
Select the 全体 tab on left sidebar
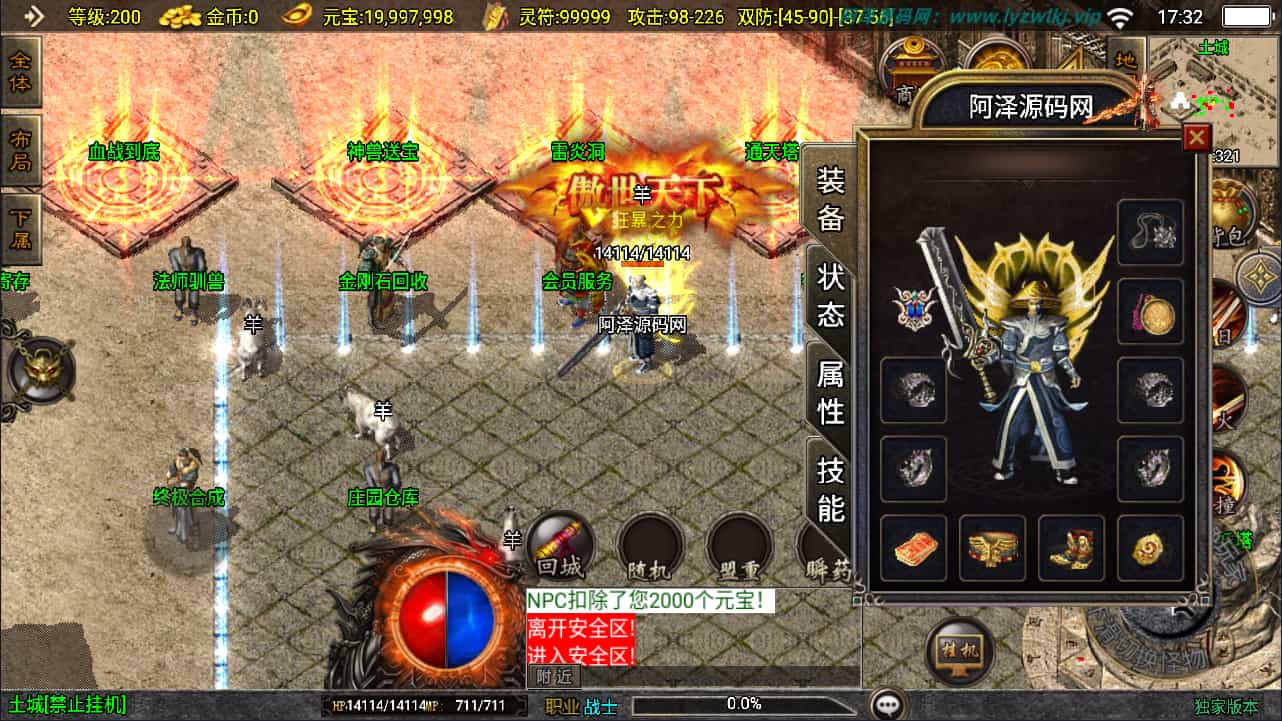(x=20, y=71)
